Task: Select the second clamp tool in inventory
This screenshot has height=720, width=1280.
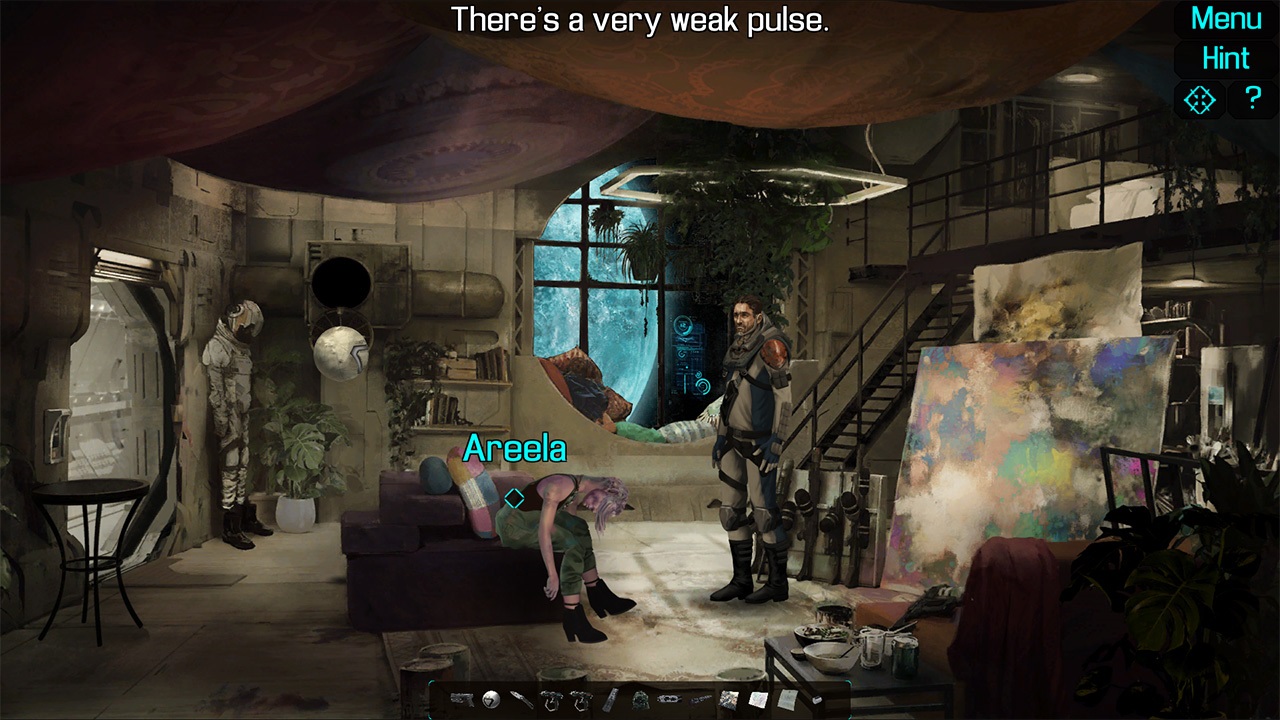Action: coord(582,700)
